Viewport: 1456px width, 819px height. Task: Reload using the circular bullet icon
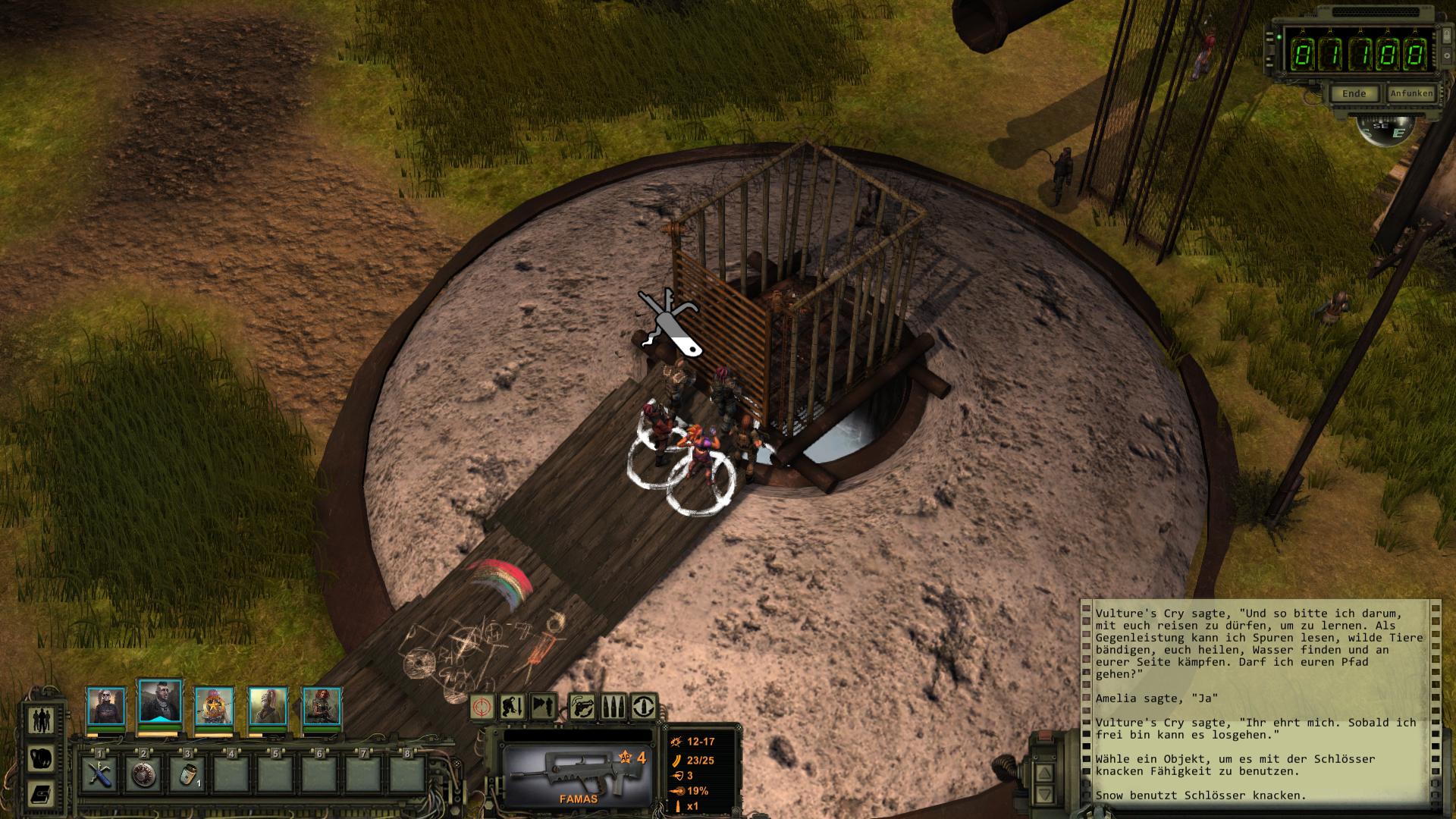pyautogui.click(x=644, y=708)
